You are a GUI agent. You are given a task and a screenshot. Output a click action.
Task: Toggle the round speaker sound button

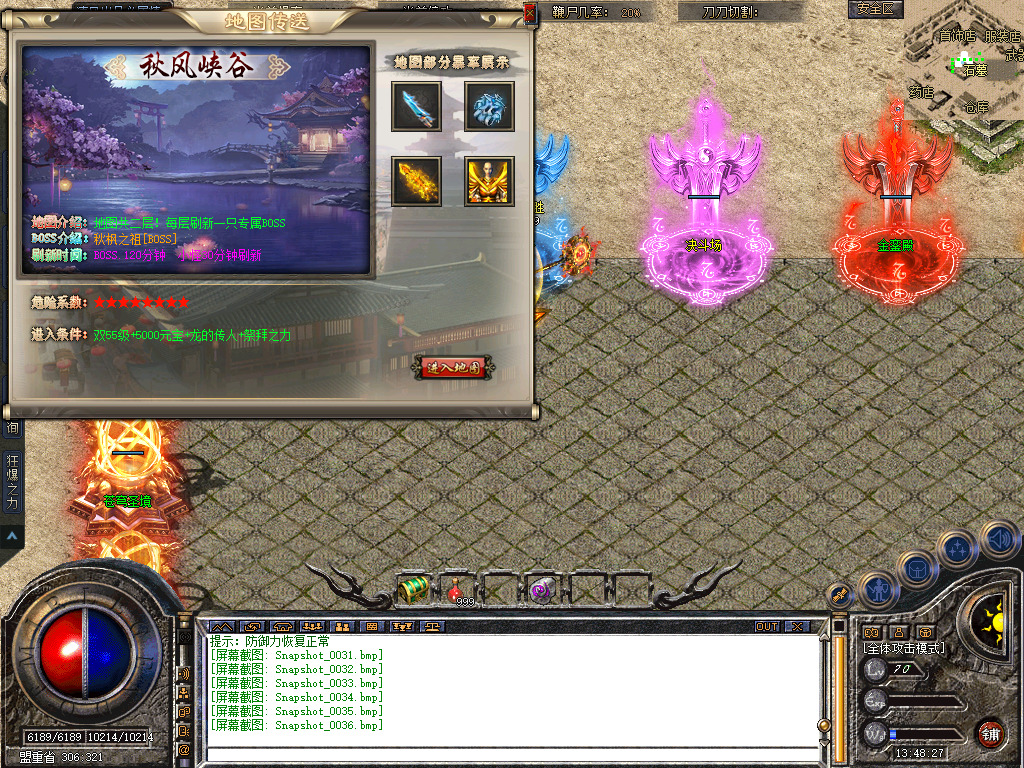(x=998, y=541)
